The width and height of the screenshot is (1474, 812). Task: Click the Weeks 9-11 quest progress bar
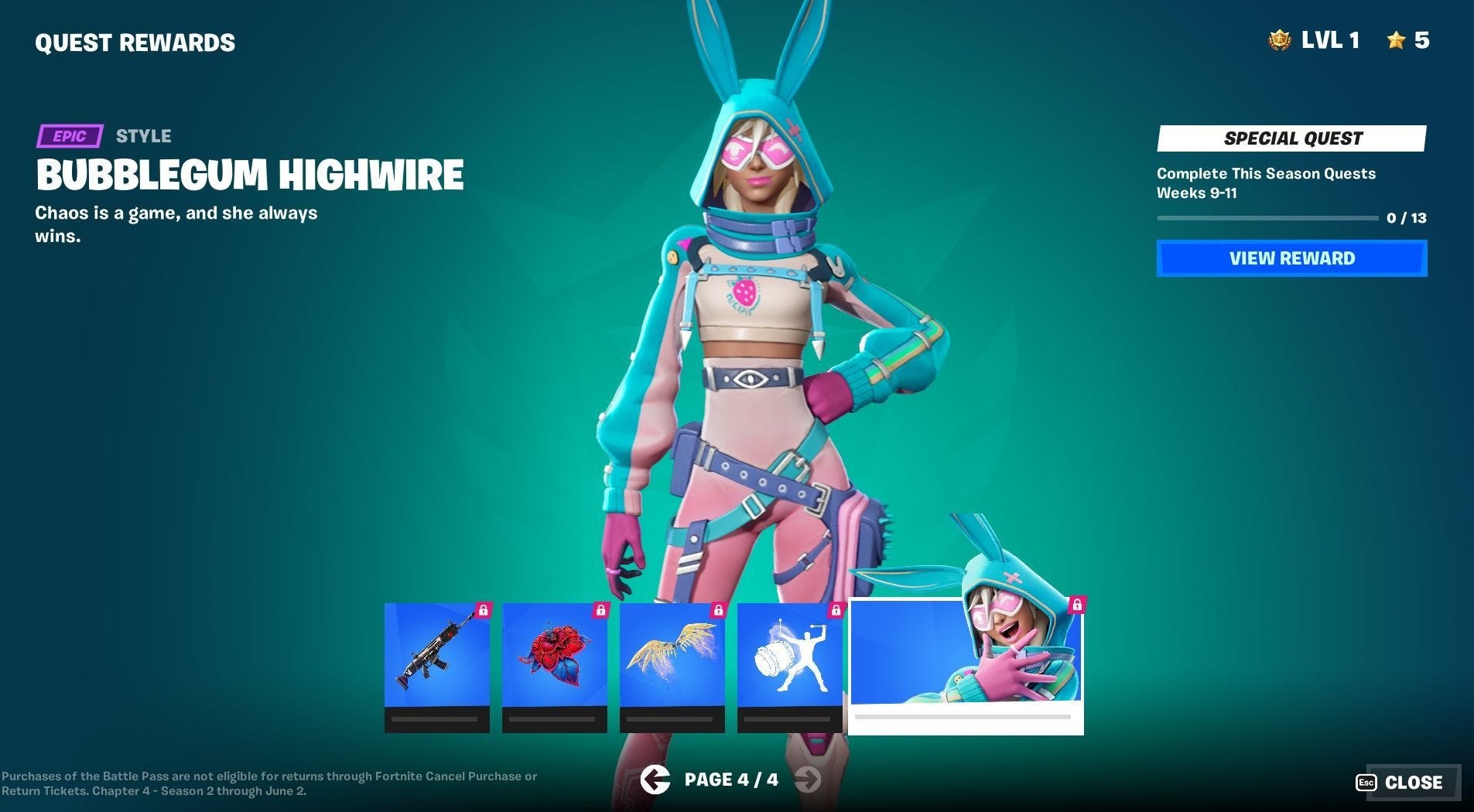(1267, 218)
